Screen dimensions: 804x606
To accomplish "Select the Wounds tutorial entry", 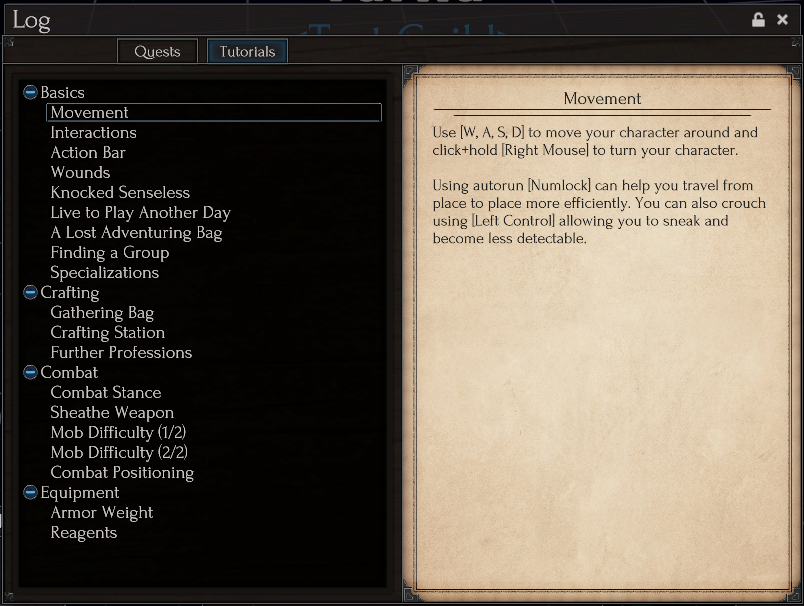I will pyautogui.click(x=80, y=172).
